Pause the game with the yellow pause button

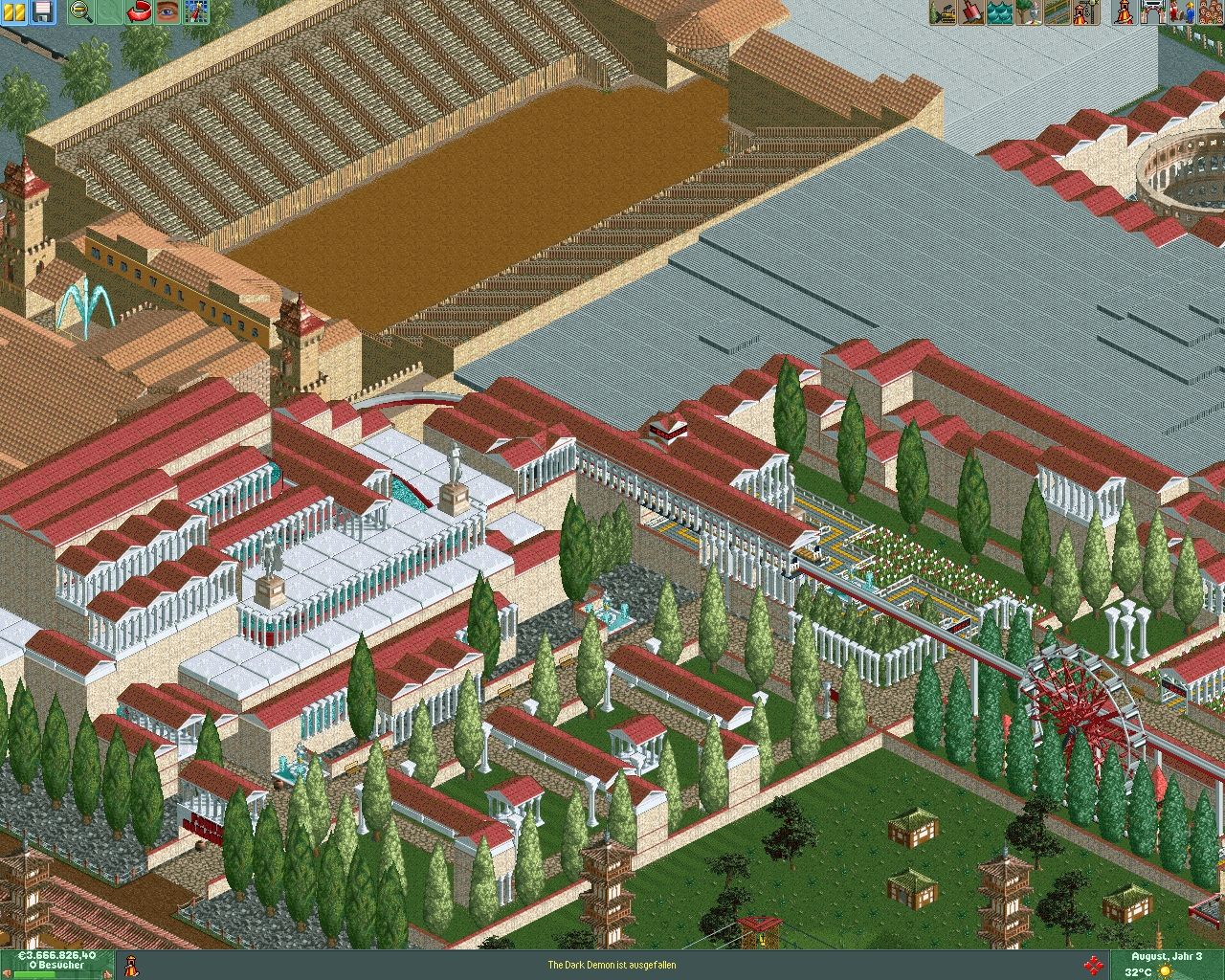[x=16, y=11]
